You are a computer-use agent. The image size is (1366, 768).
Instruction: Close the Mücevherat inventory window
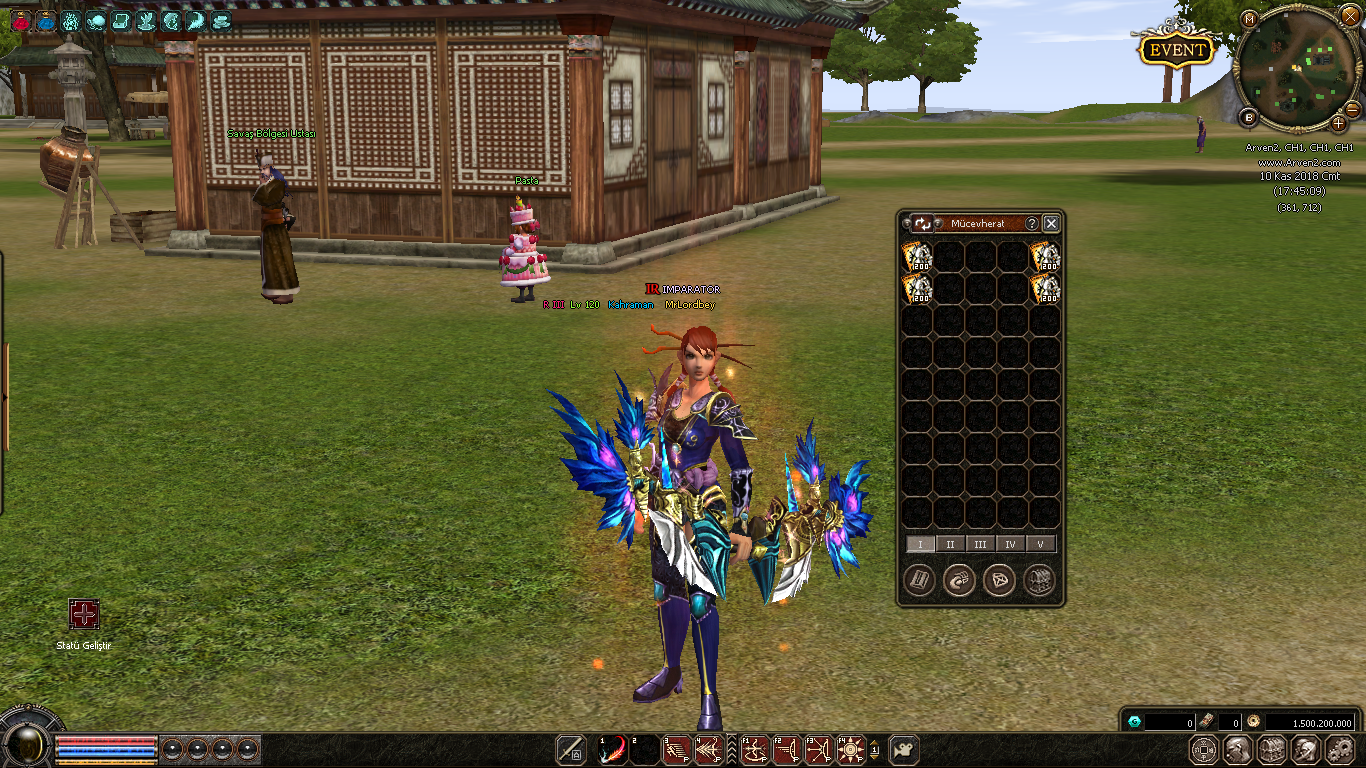tap(1051, 224)
